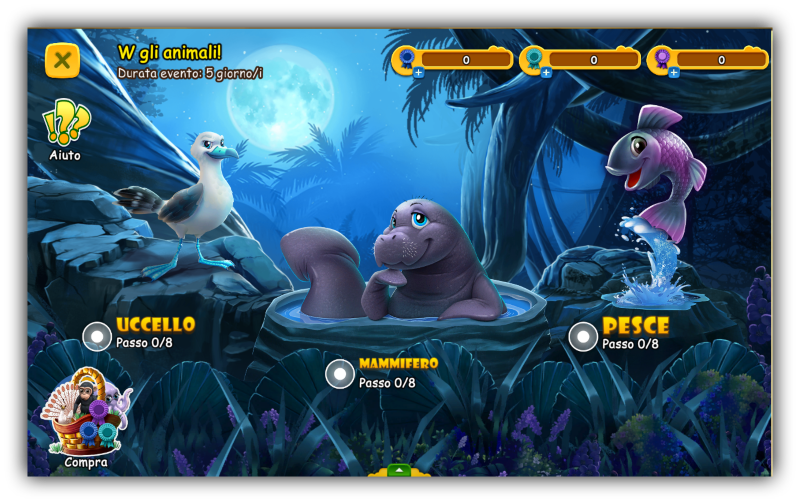Open the Compra basket shop
Screen dimensions: 800x504
point(87,416)
